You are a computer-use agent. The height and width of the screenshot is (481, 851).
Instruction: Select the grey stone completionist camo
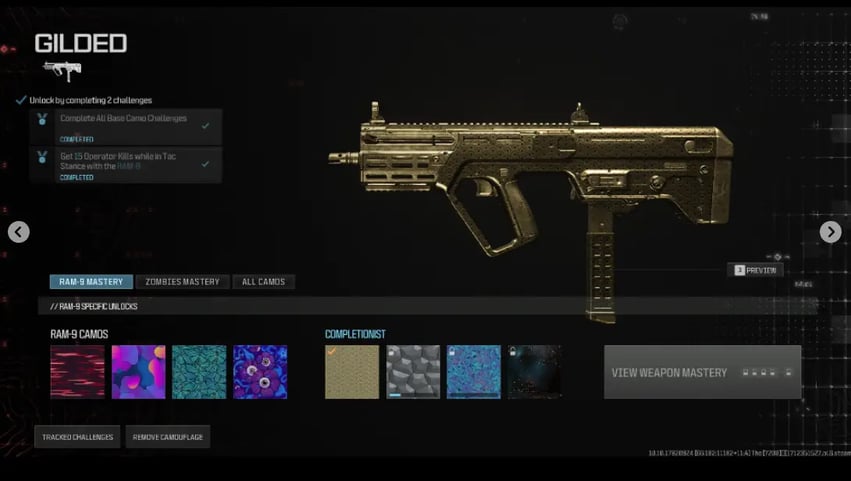[x=413, y=372]
